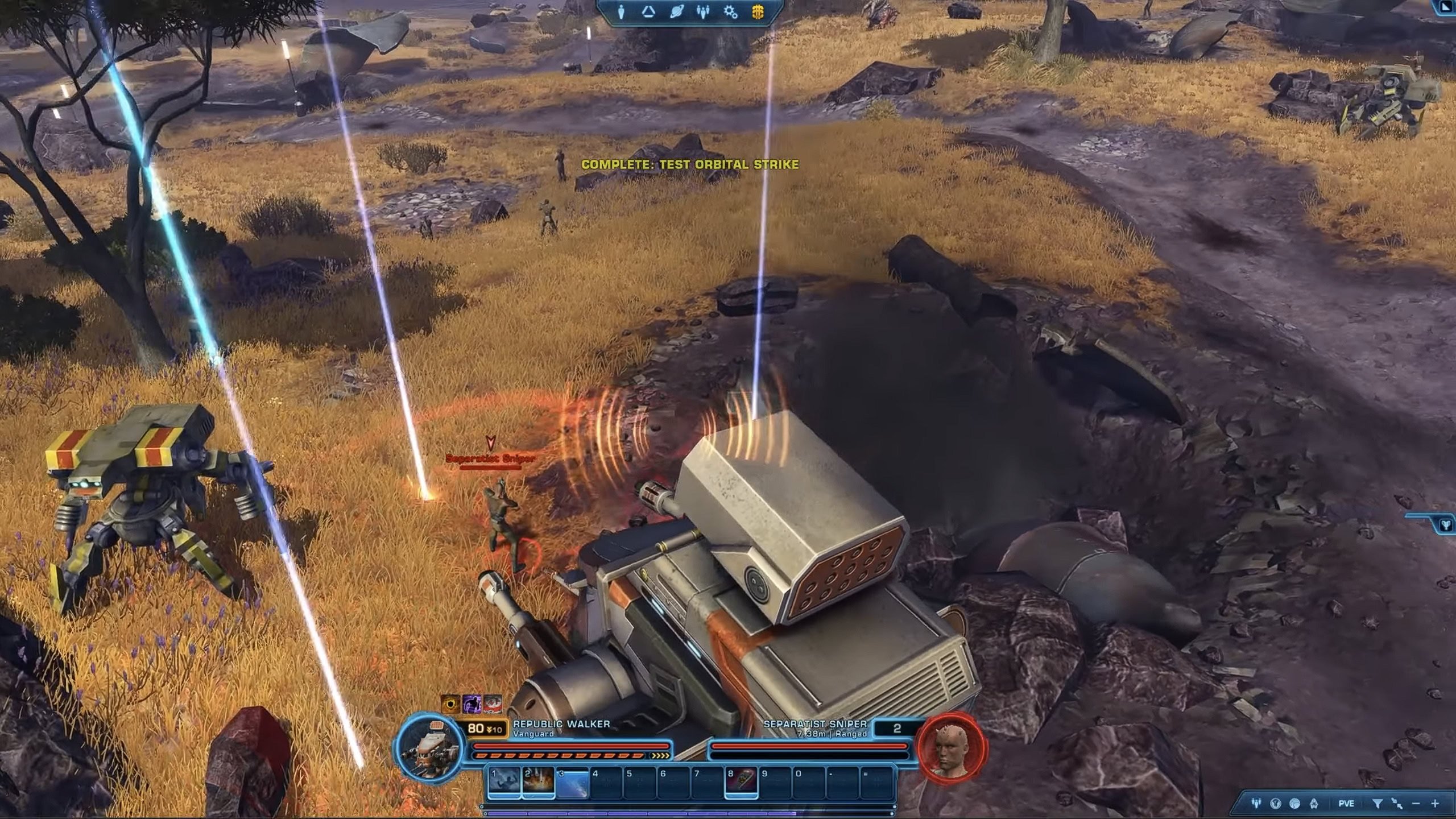
Task: Open the gold Cartel Market coin icon
Action: coord(758,12)
